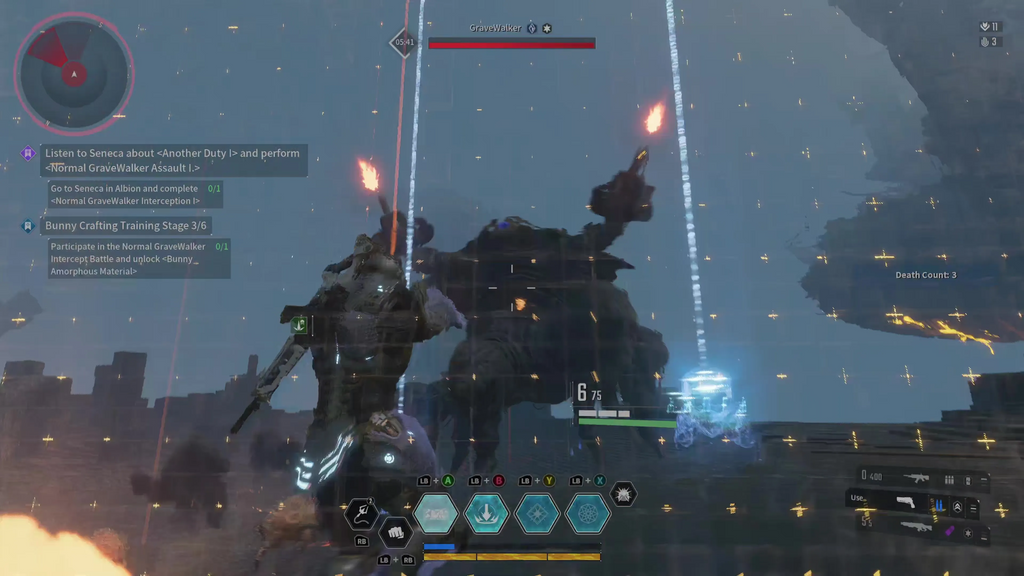The image size is (1024, 576).
Task: Activate the grappling hook ability icon
Action: click(x=361, y=514)
